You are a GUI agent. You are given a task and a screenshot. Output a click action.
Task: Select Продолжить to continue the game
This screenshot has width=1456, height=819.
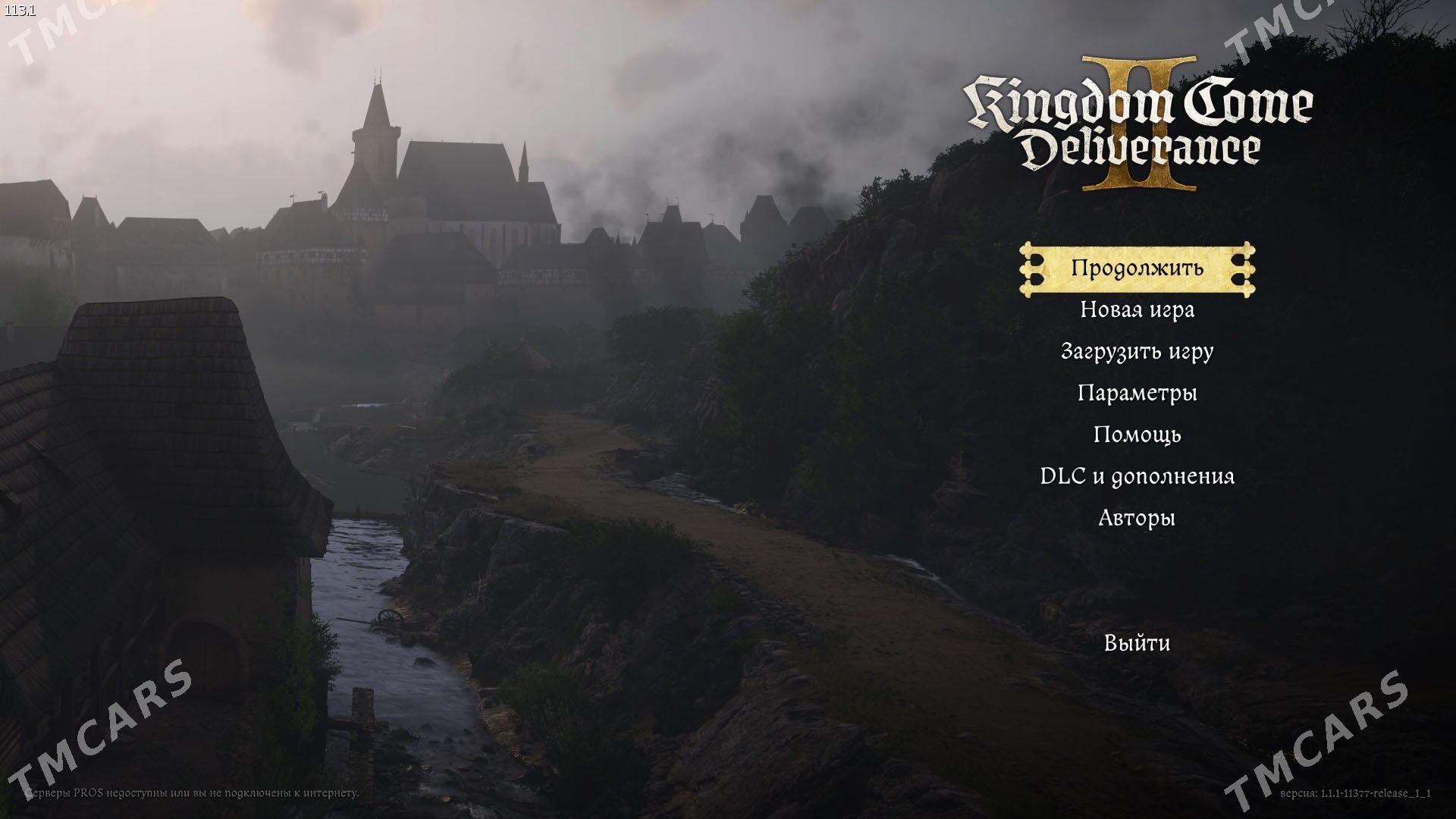[1137, 268]
